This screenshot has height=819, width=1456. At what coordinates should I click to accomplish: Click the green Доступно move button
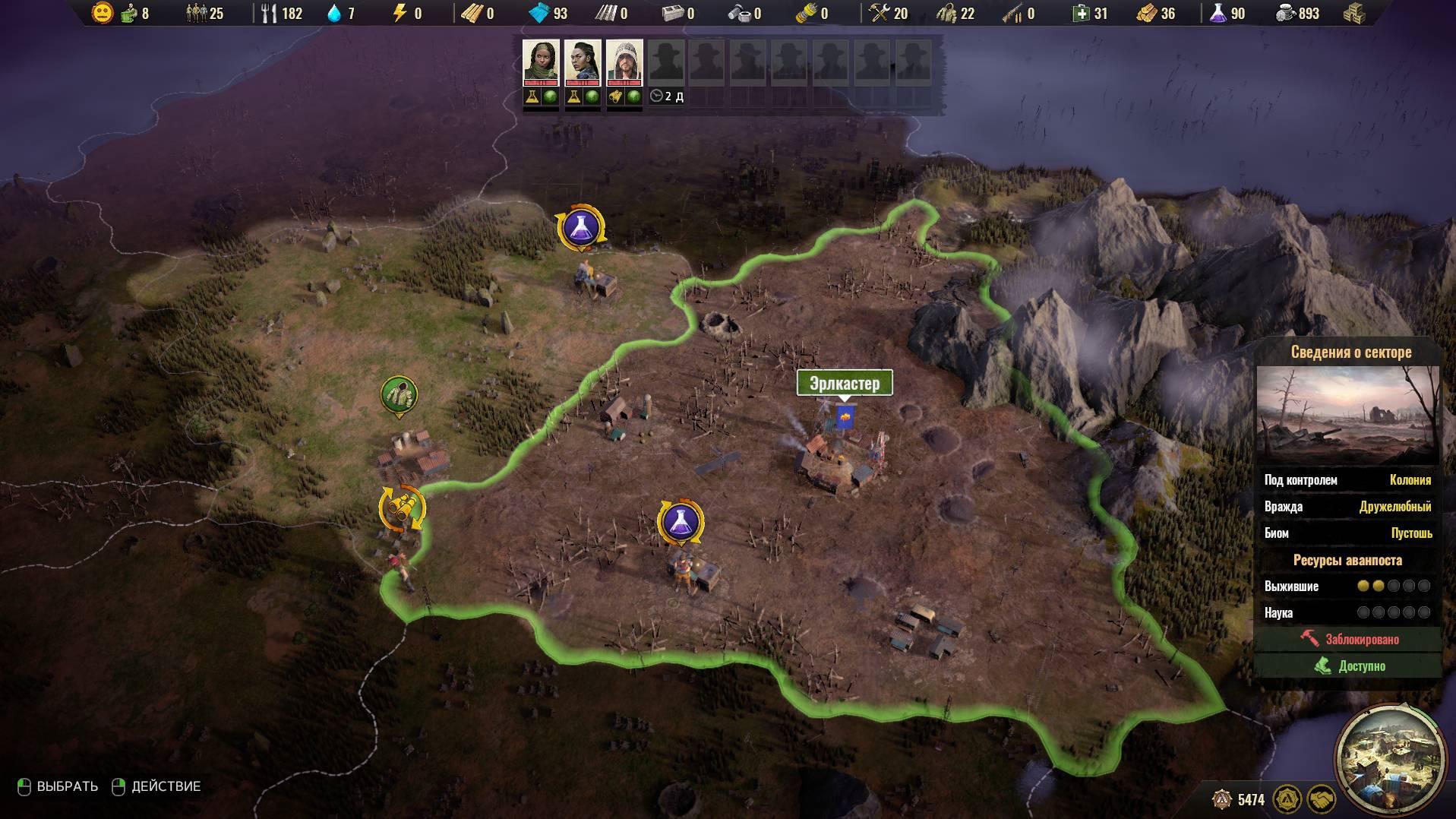(x=1348, y=666)
